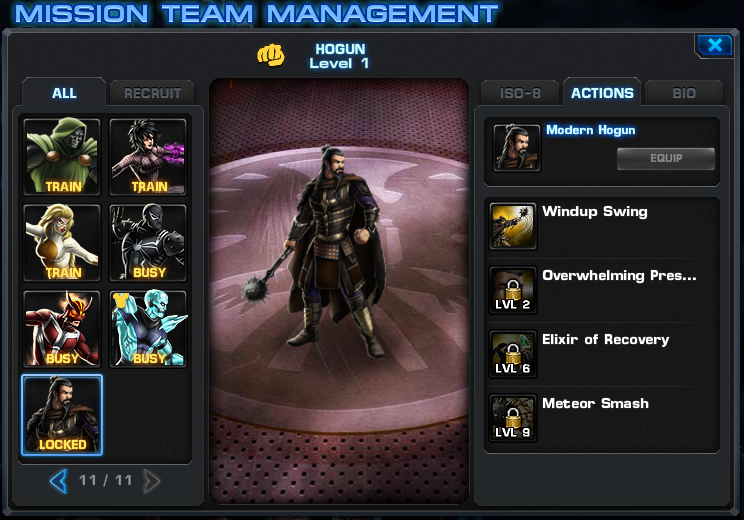744x520 pixels.
Task: Show the BIO tab
Action: coord(684,93)
